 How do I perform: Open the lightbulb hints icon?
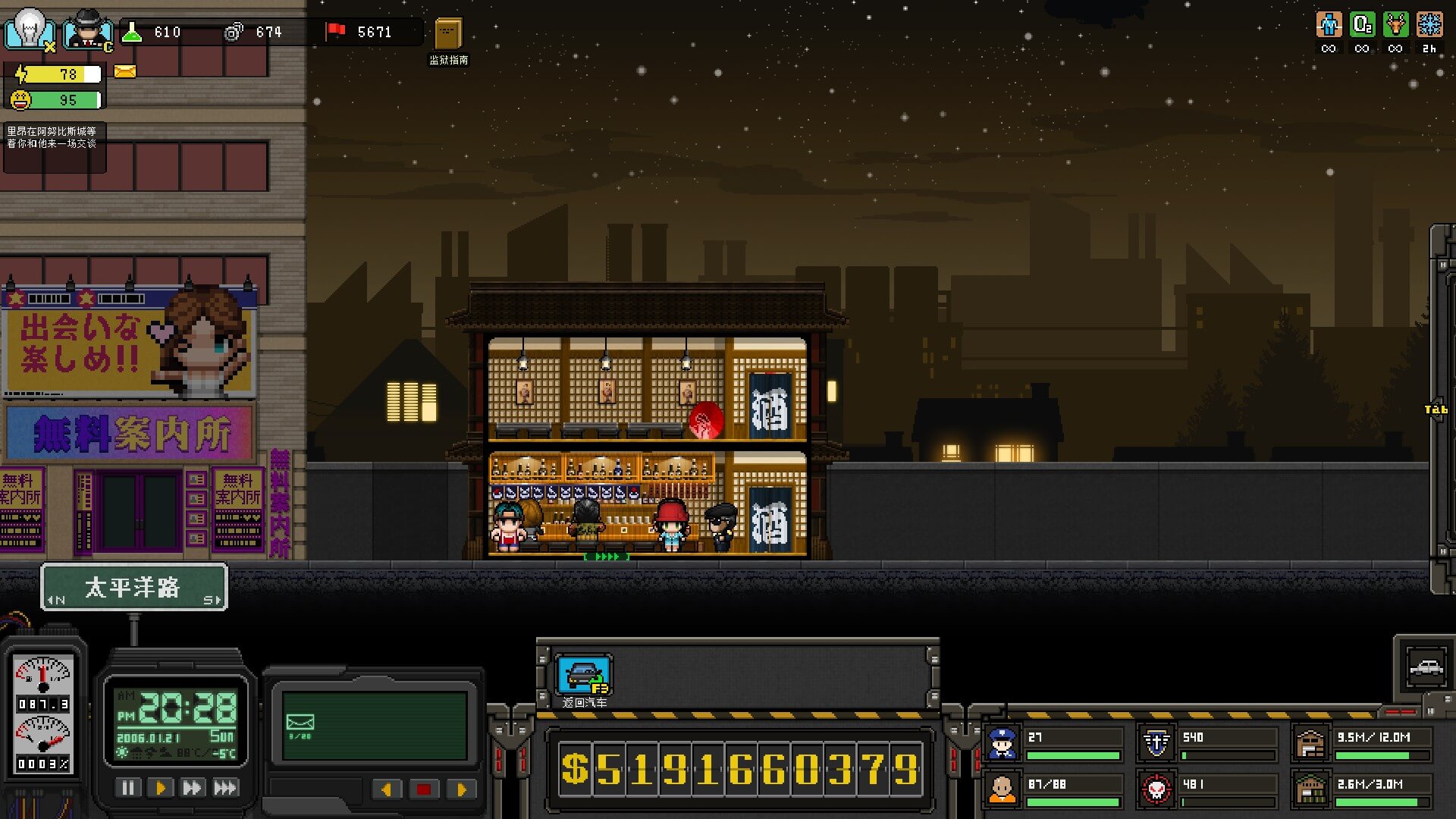pyautogui.click(x=30, y=29)
